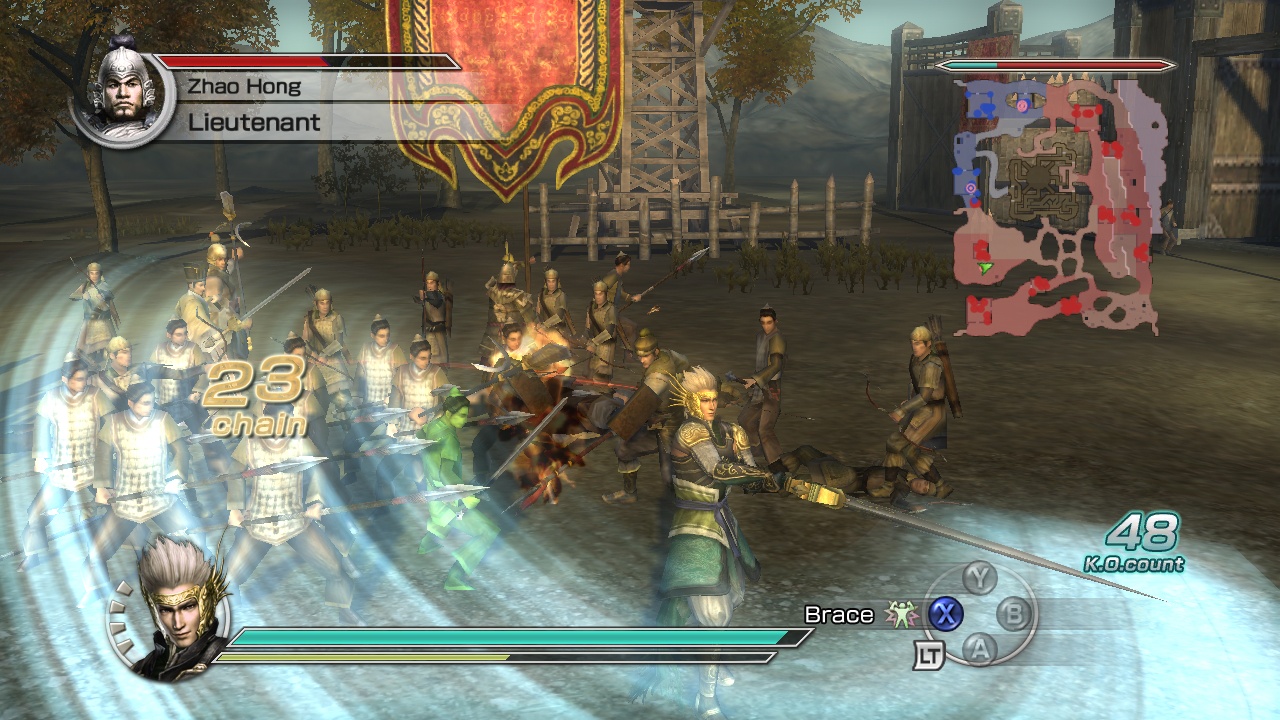Click the Lieutenant rank text
This screenshot has height=720, width=1280.
(x=252, y=122)
